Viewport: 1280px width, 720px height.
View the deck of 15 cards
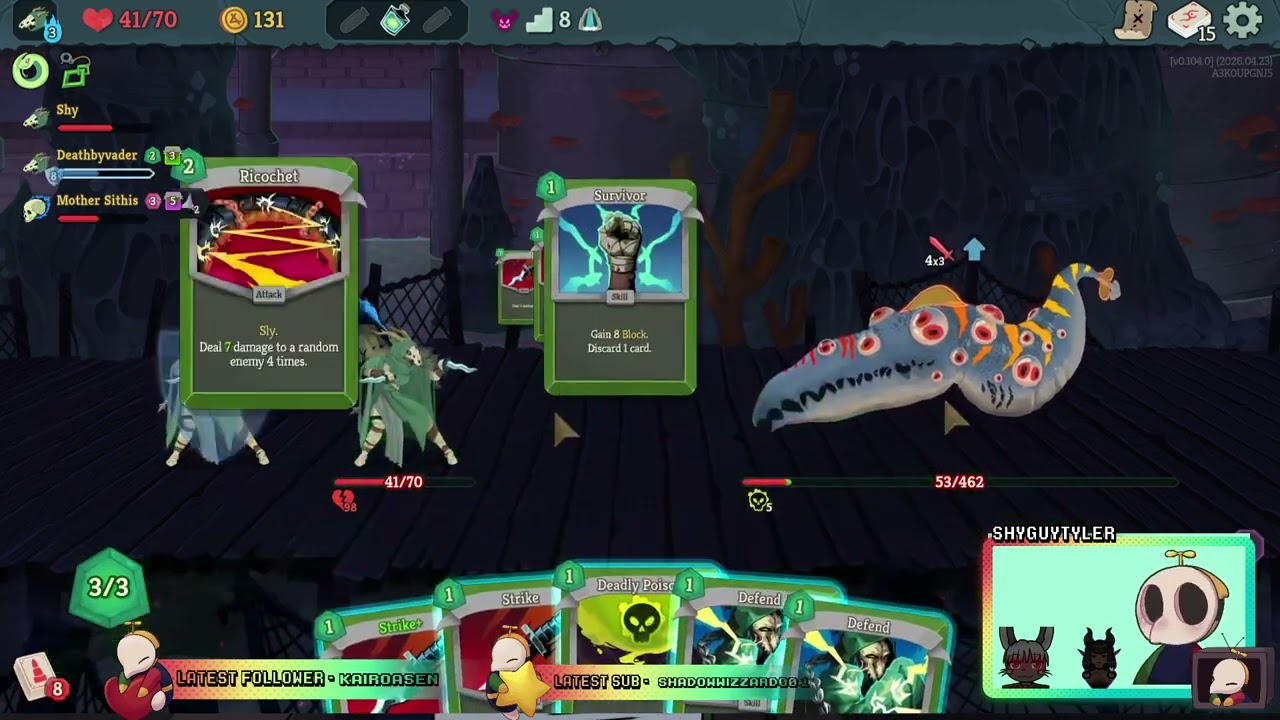1189,21
